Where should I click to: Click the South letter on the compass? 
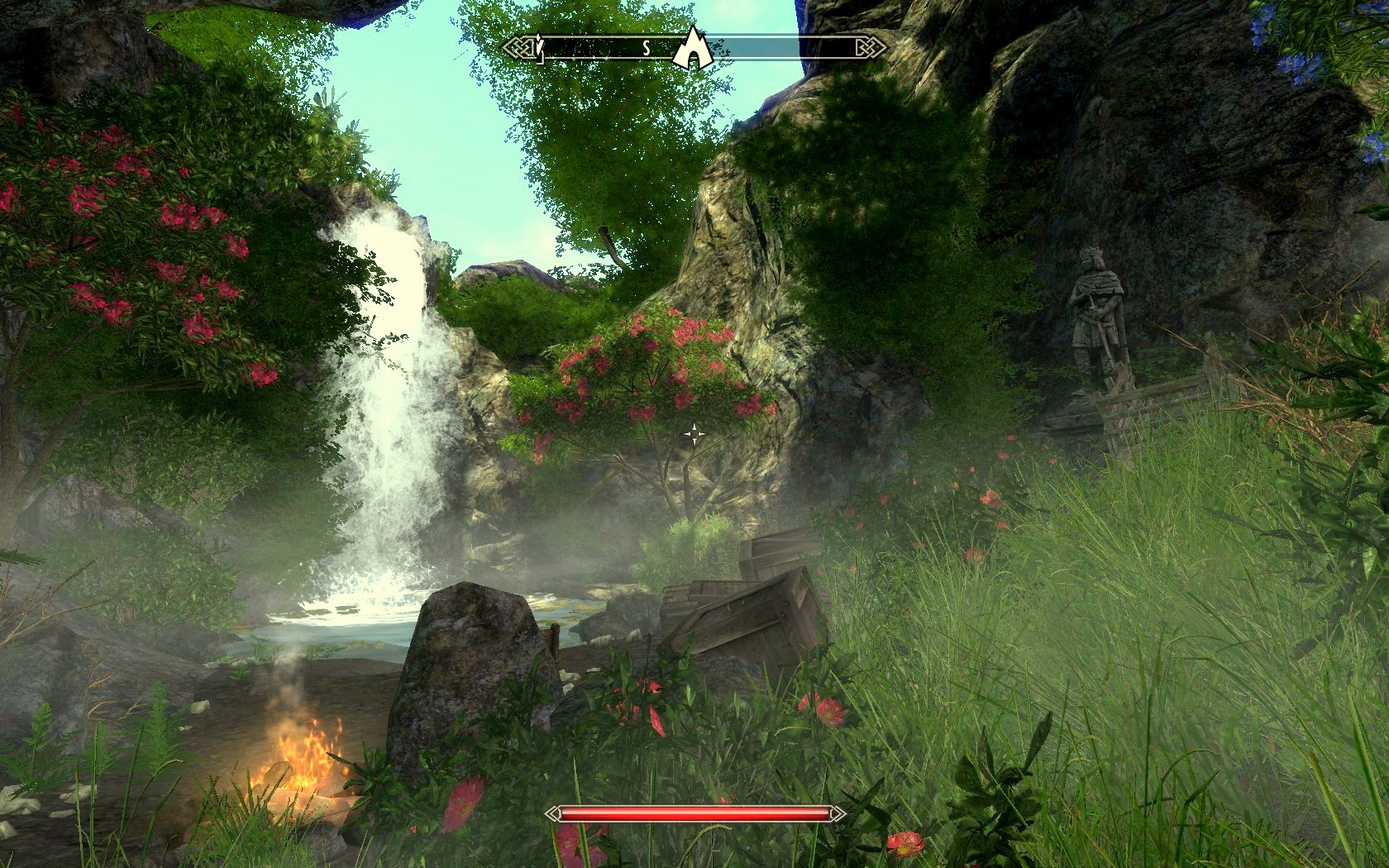647,49
